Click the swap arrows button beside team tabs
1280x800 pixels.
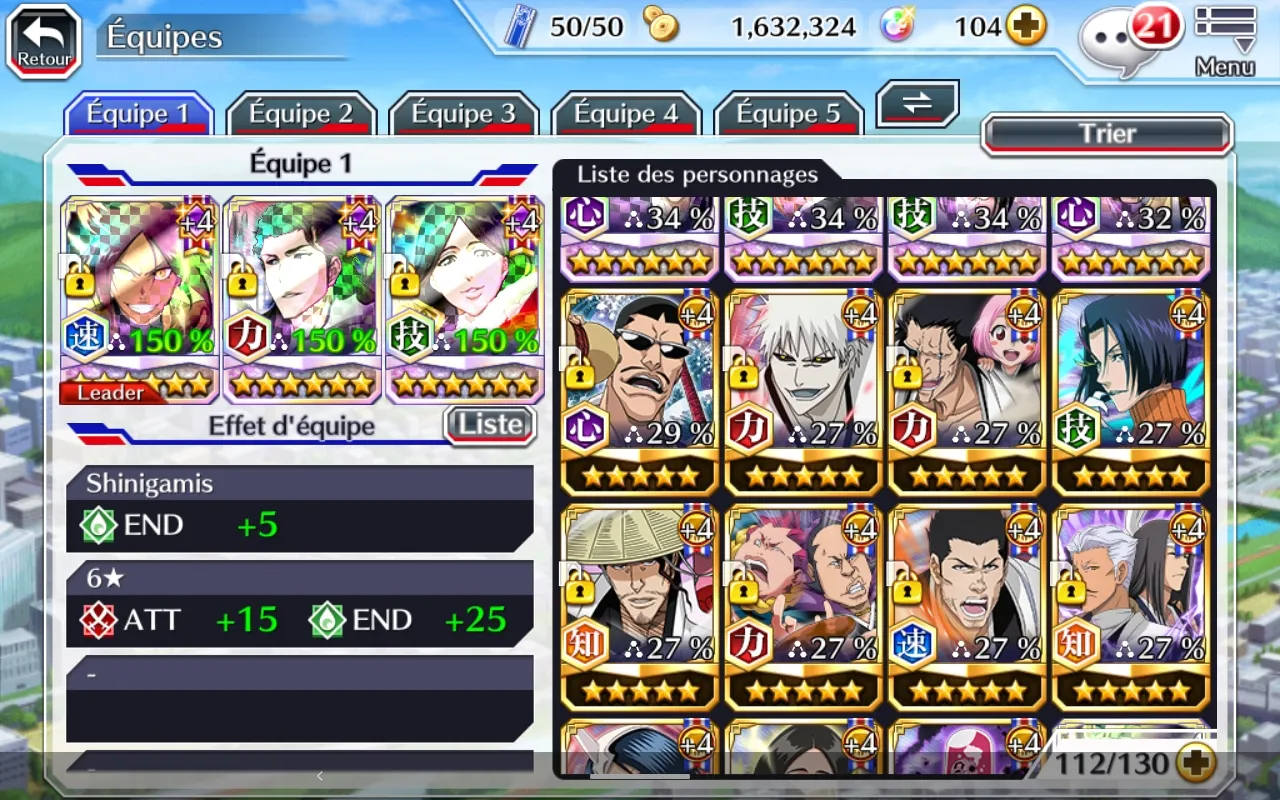coord(917,104)
